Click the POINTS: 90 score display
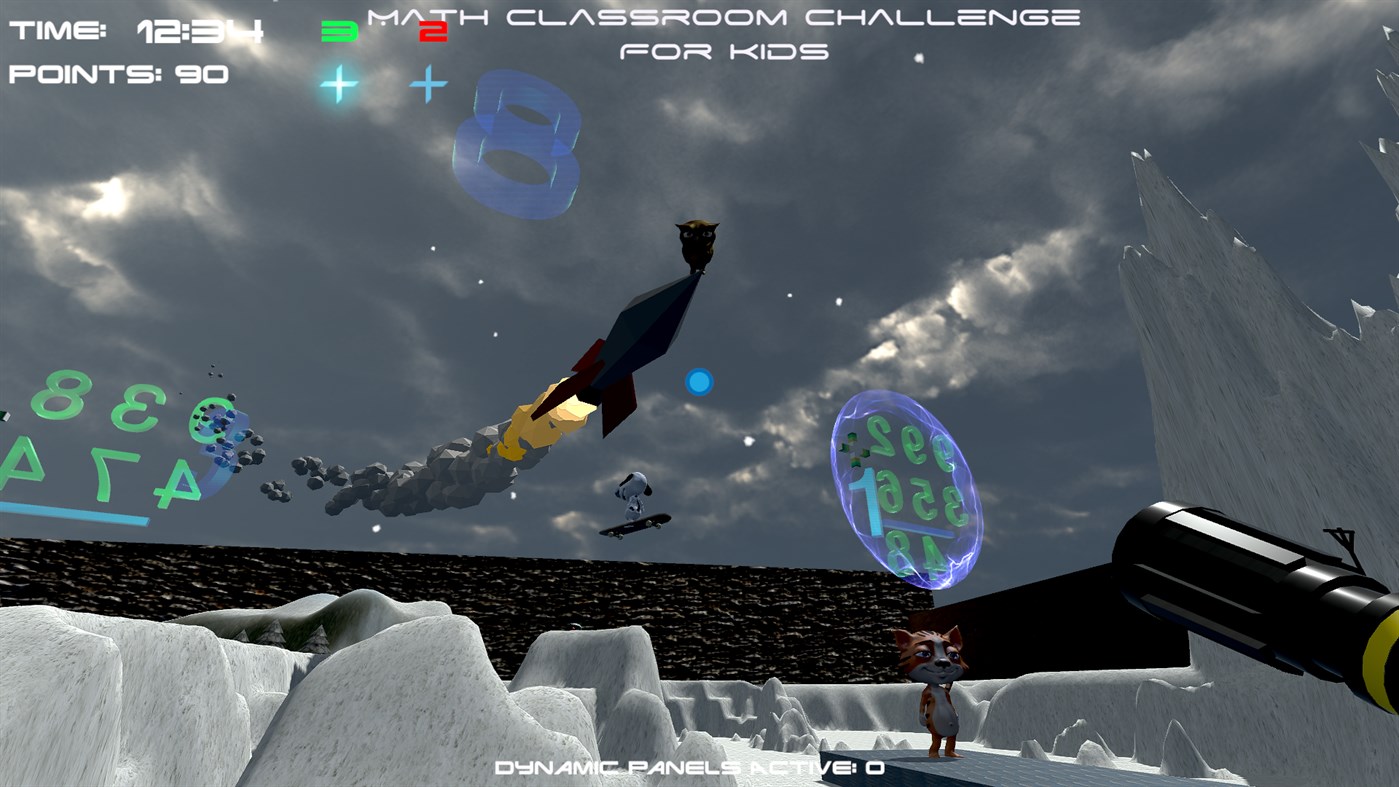This screenshot has width=1399, height=787. (x=117, y=72)
